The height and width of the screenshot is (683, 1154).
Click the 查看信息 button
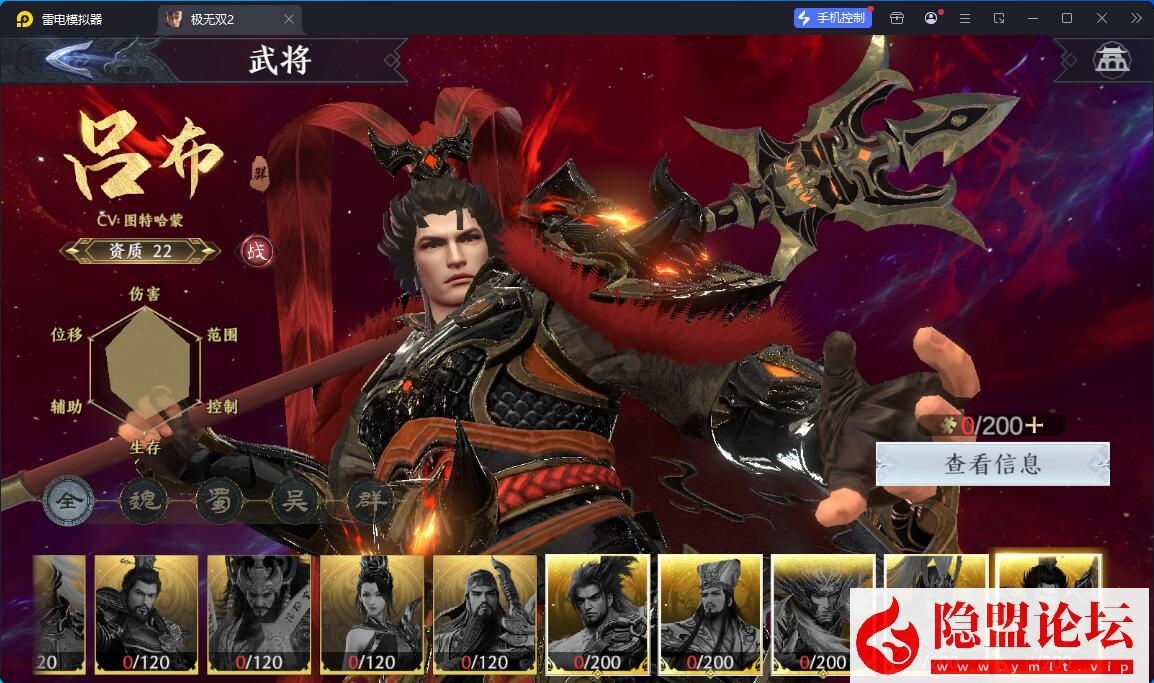pos(993,464)
